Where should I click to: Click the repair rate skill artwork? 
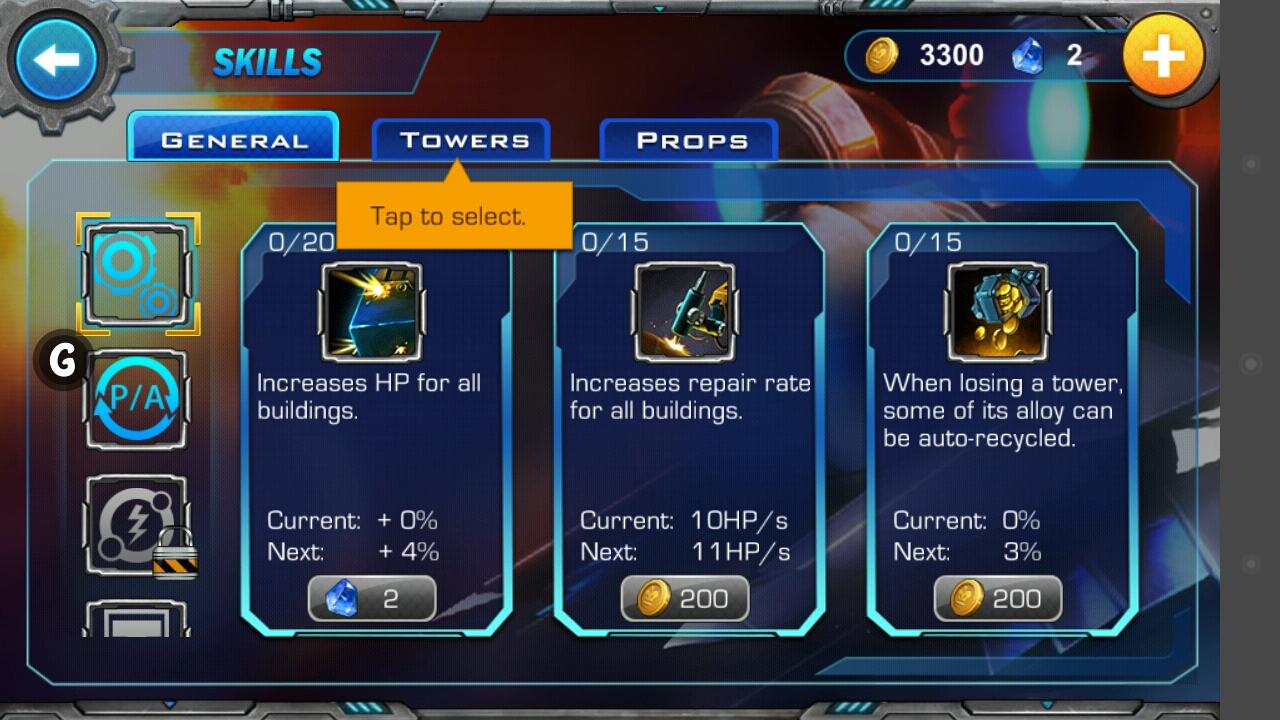[685, 310]
